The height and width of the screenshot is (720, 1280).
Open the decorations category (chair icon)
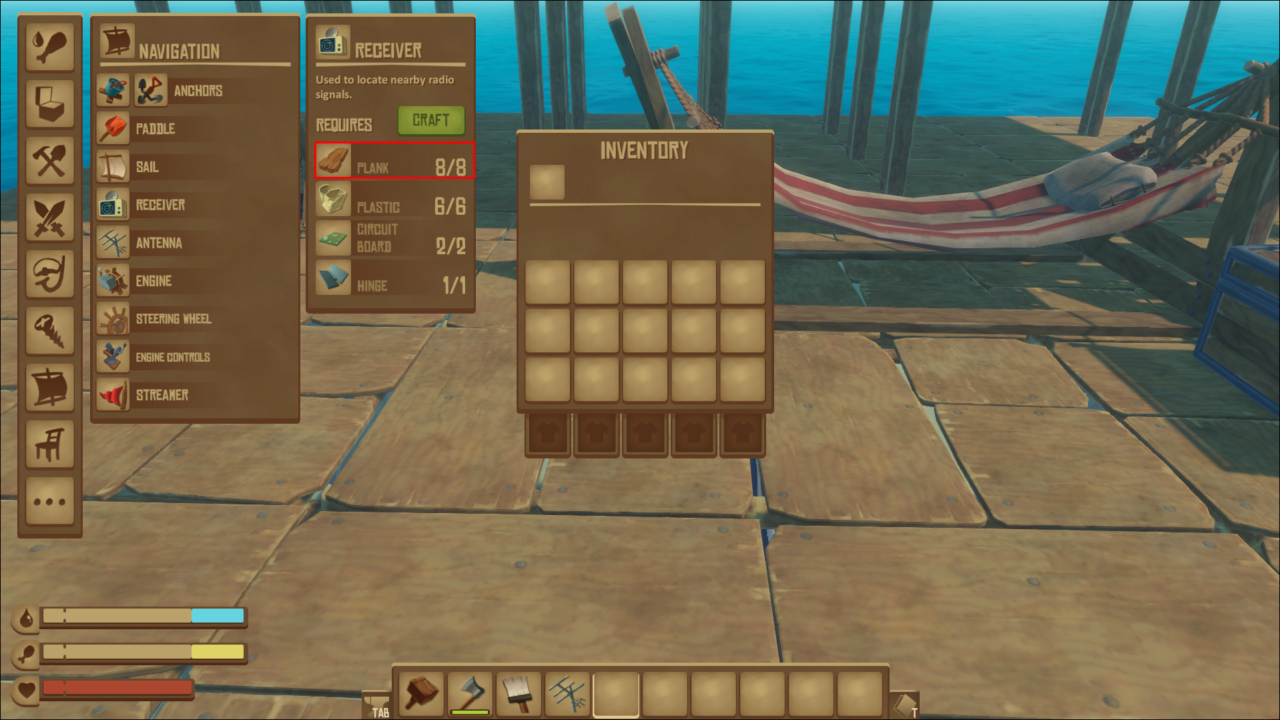[x=49, y=446]
